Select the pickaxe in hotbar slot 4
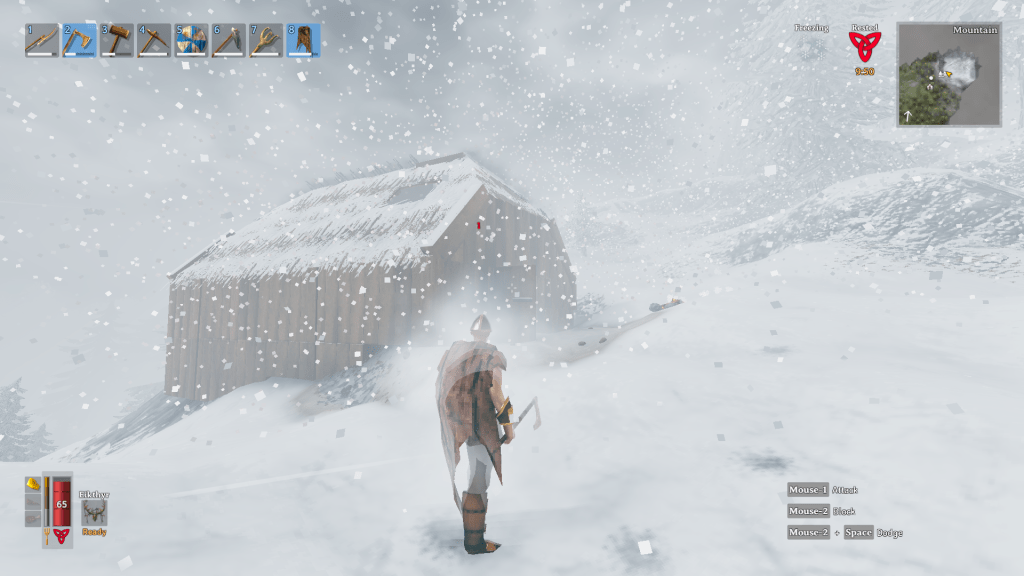This screenshot has height=576, width=1024. tap(154, 40)
